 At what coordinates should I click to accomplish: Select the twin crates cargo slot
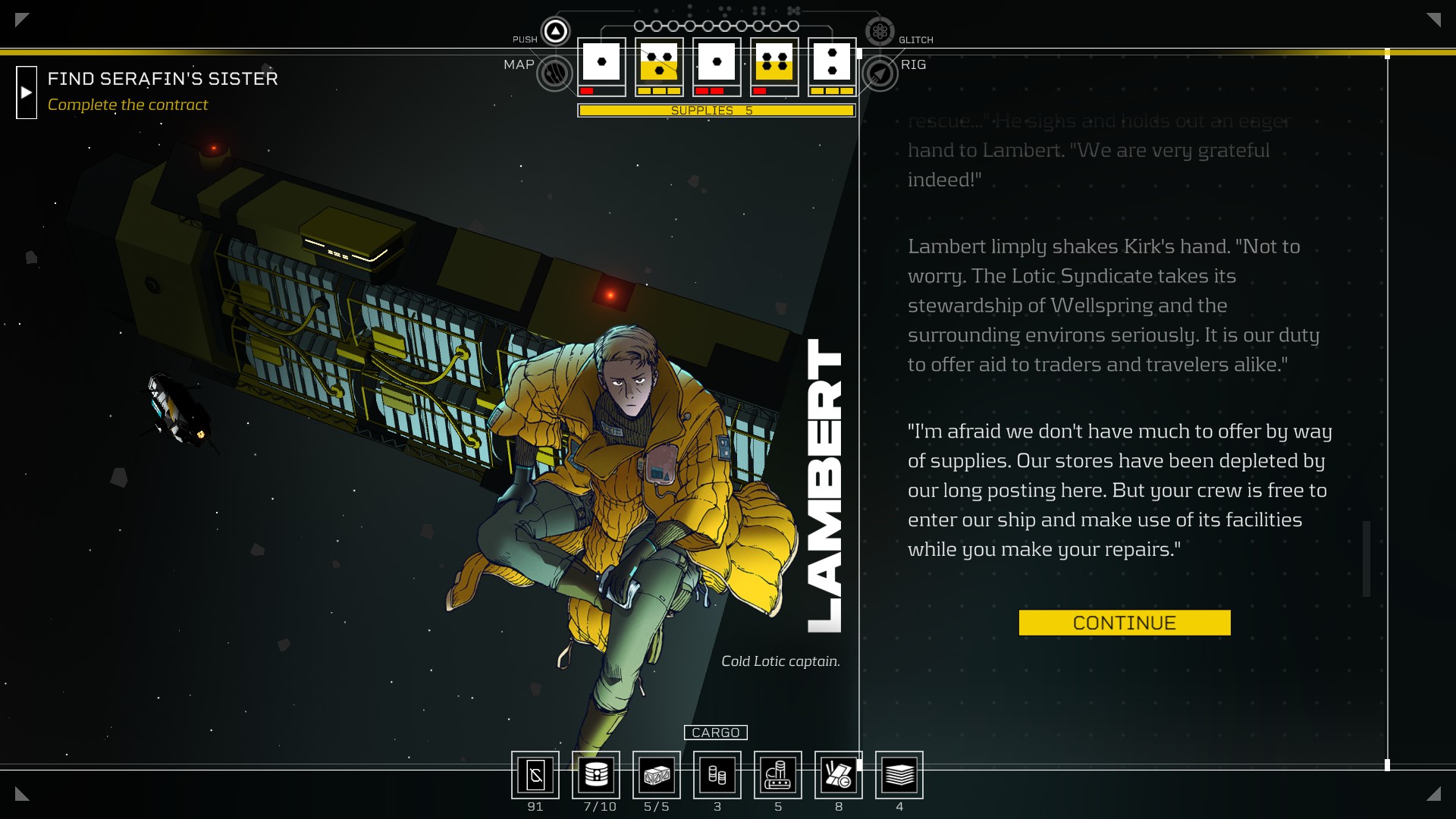tap(657, 775)
